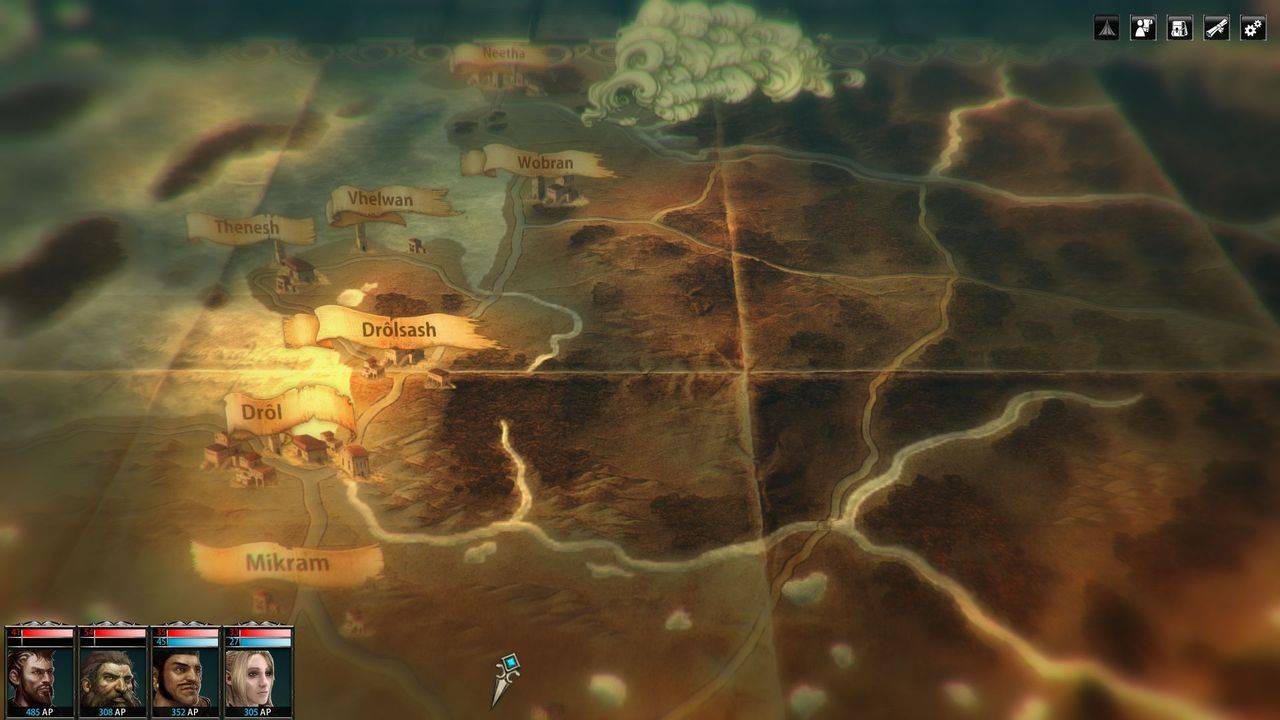Select the Mikram destination banner
Image resolution: width=1280 pixels, height=720 pixels.
click(287, 562)
